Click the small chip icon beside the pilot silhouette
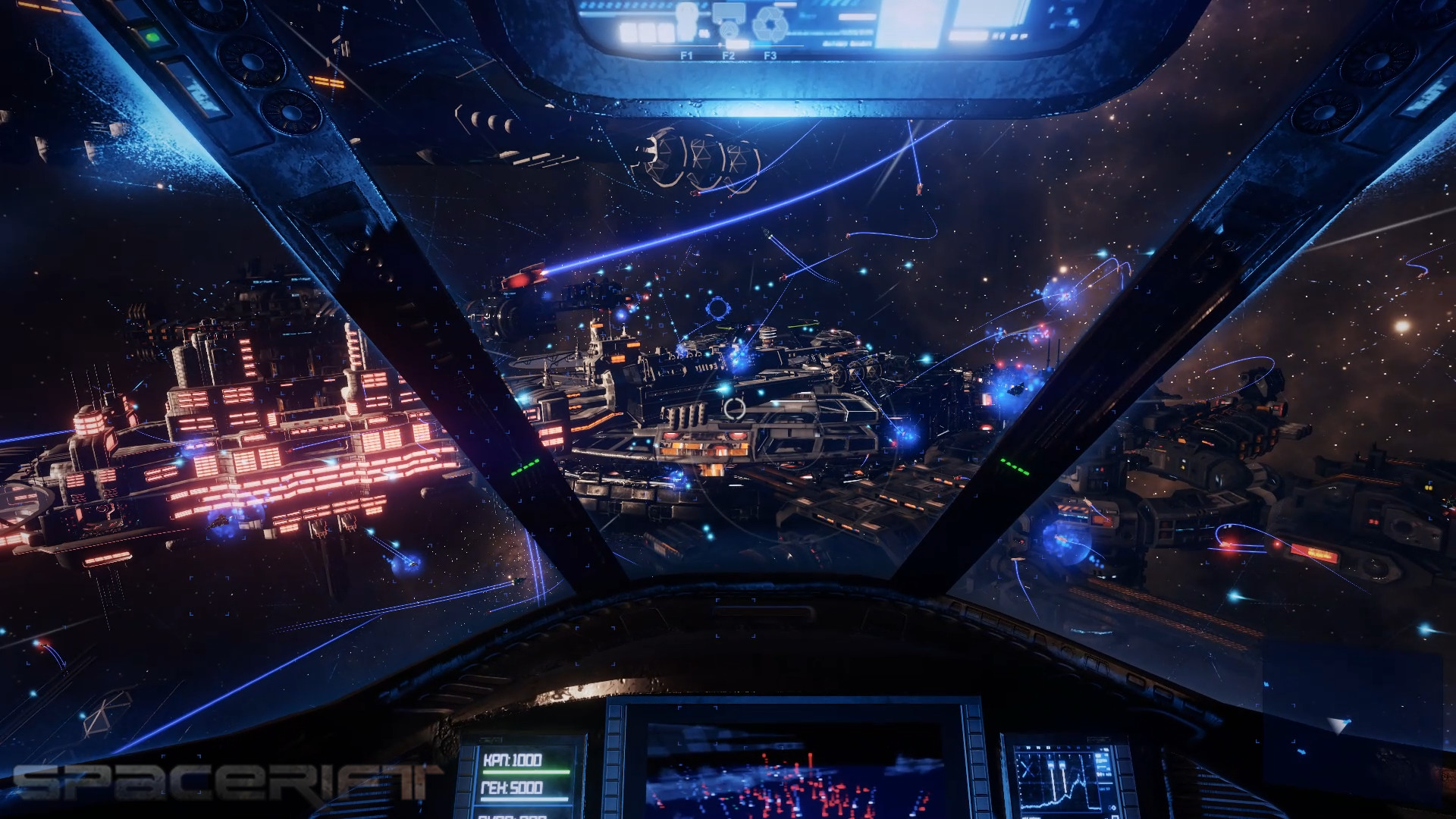 tap(704, 33)
